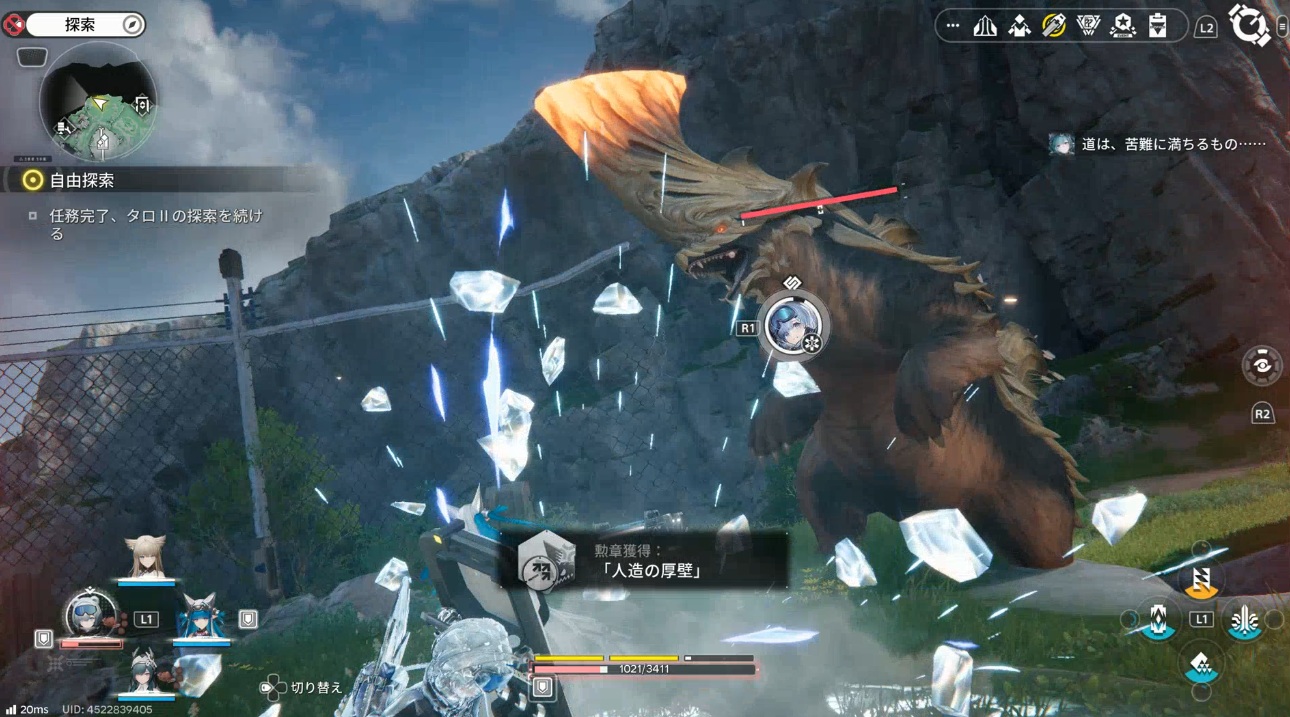Viewport: 1290px width, 717px height.
Task: Open the triangular badge icon in toolbar
Action: point(1088,26)
